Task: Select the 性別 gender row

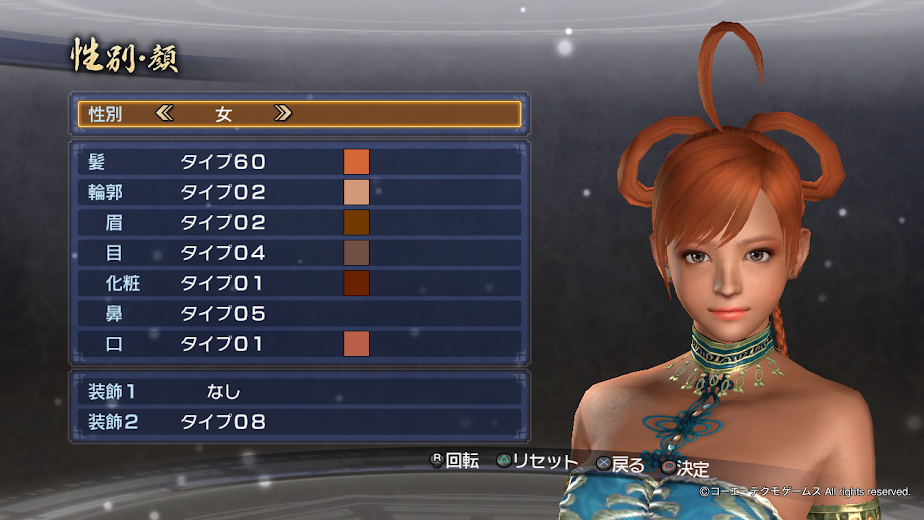Action: click(x=299, y=114)
